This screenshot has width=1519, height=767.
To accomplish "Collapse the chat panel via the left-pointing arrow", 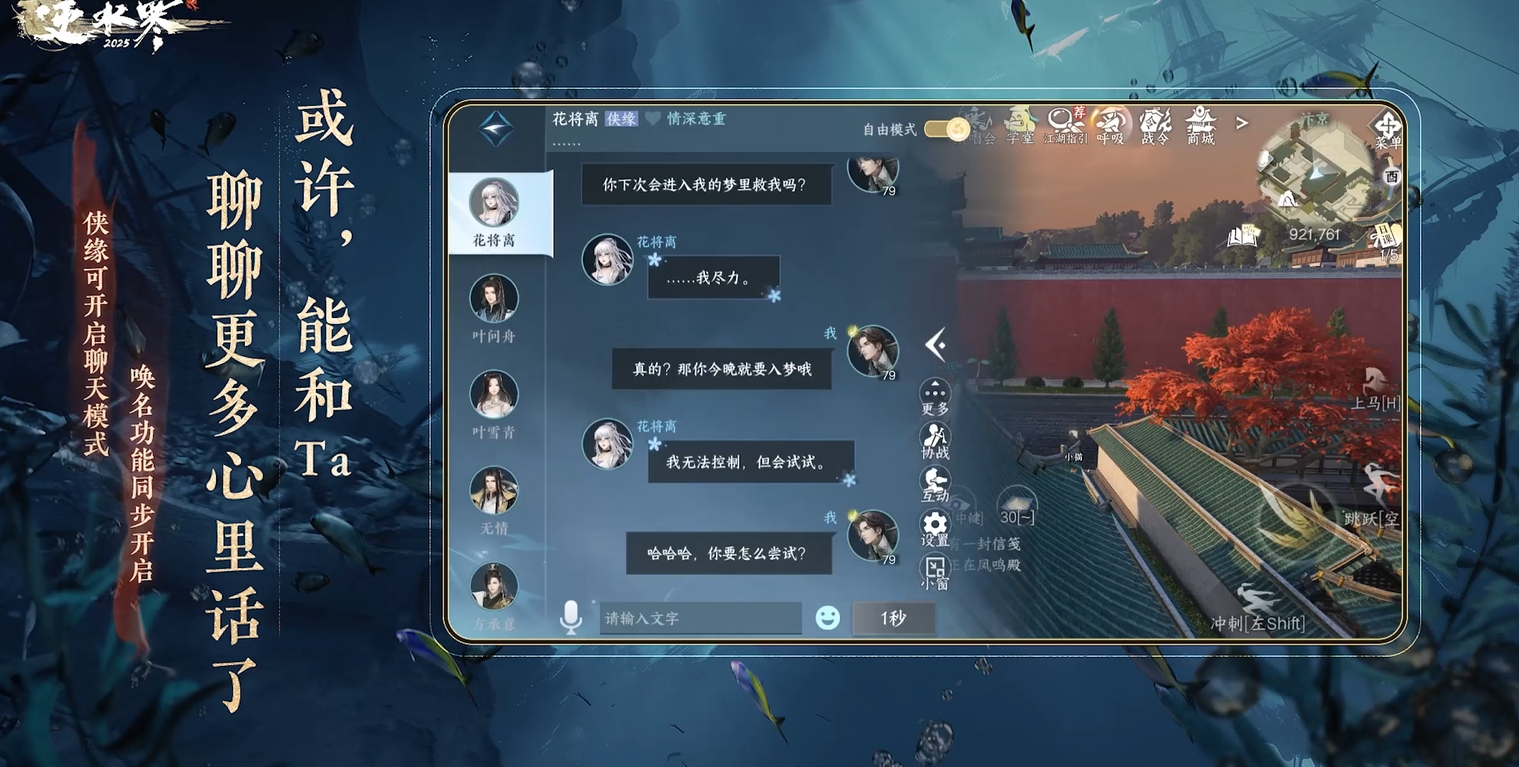I will point(937,345).
